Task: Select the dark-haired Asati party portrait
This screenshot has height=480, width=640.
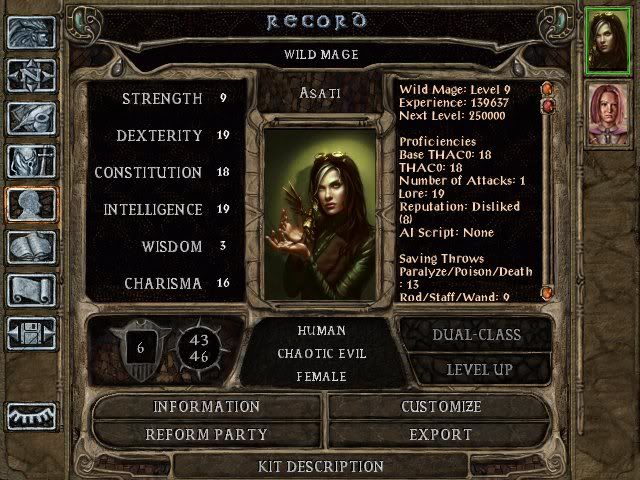Action: pos(605,42)
